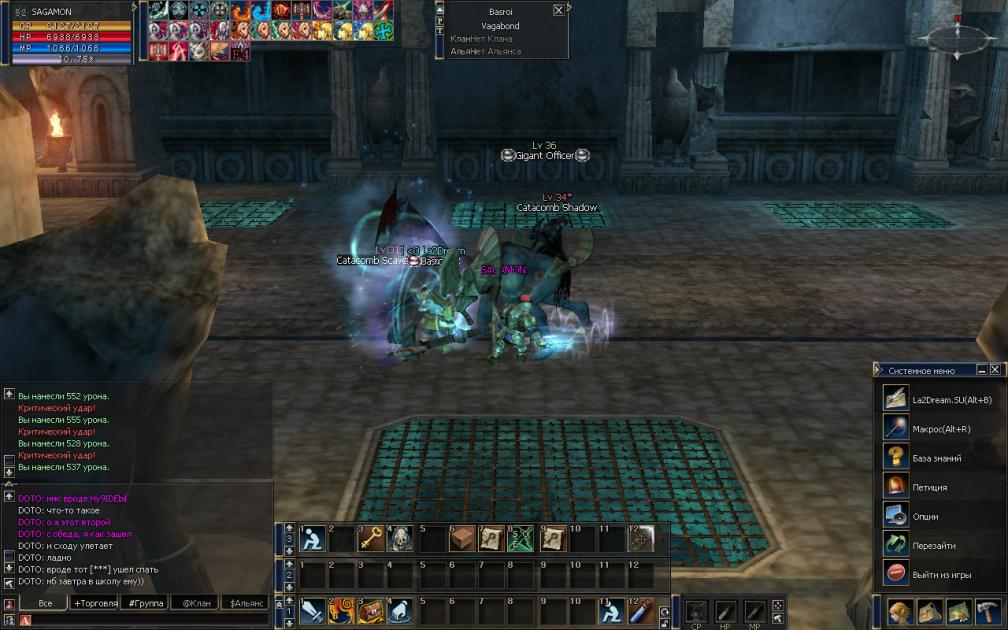Click the compass minimap

point(957,38)
